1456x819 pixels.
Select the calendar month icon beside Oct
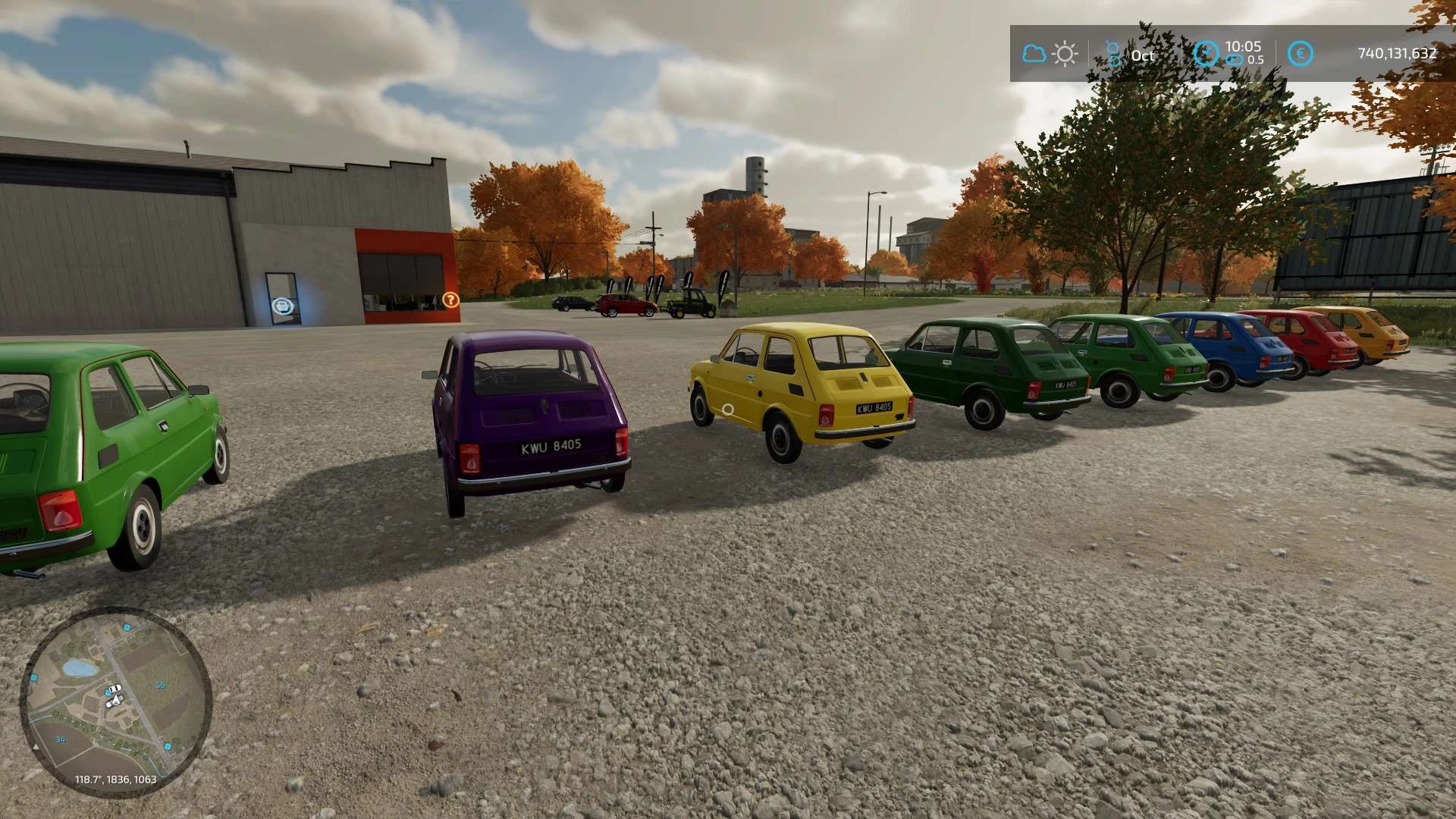[1113, 54]
